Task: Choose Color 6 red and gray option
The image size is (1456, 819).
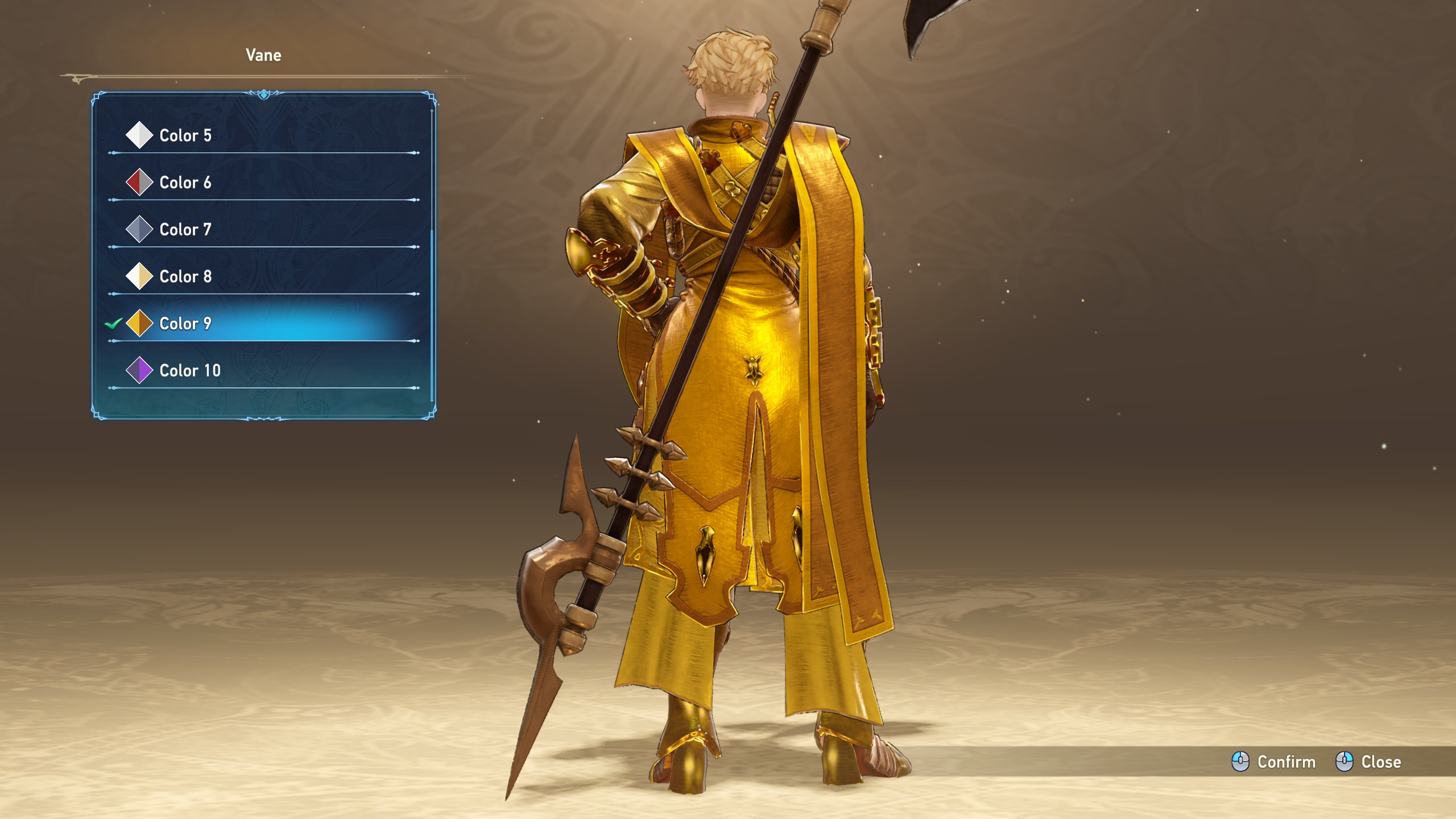Action: [185, 183]
